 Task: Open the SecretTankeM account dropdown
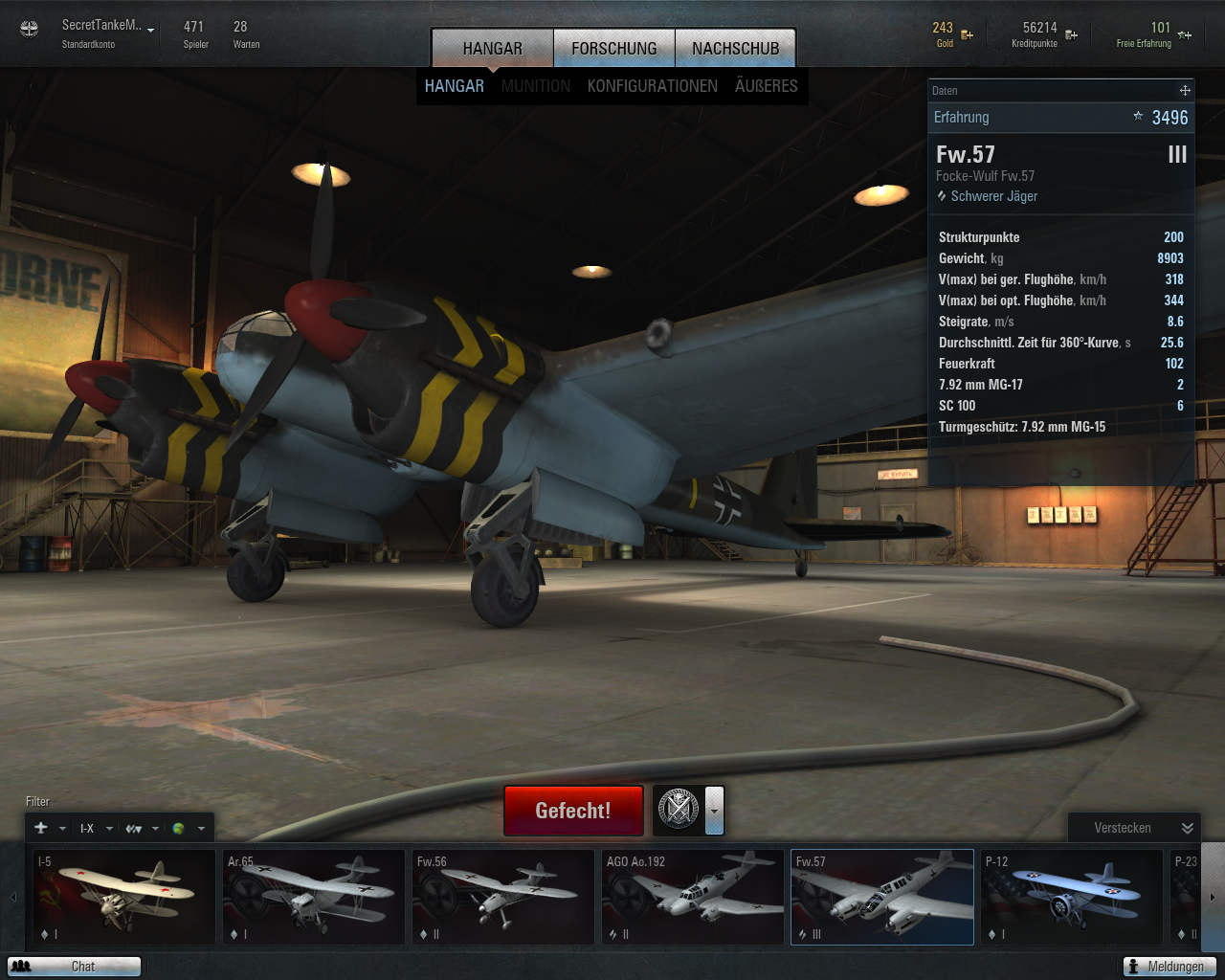[151, 30]
